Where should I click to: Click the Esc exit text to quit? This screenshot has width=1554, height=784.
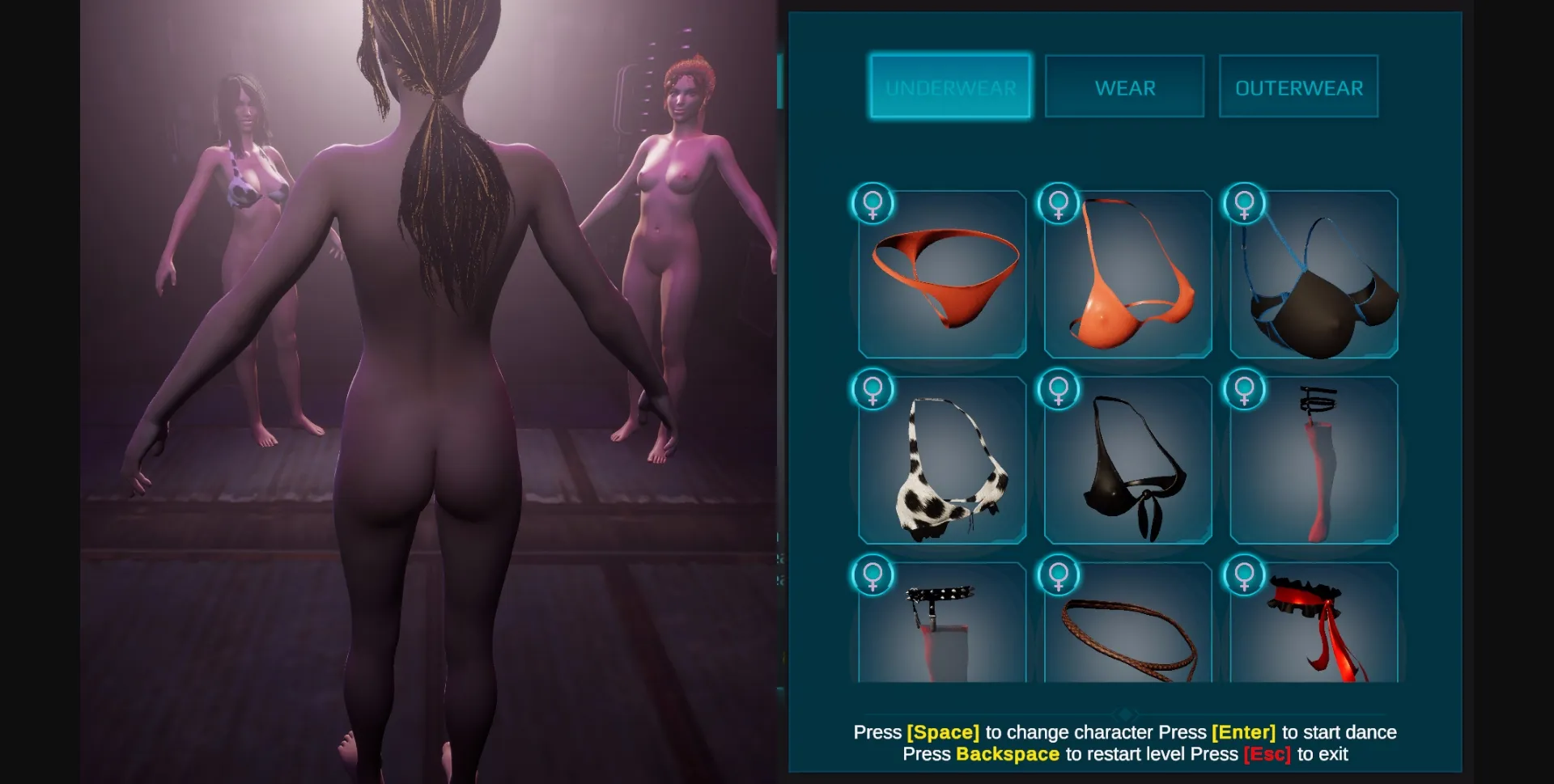coord(1267,754)
